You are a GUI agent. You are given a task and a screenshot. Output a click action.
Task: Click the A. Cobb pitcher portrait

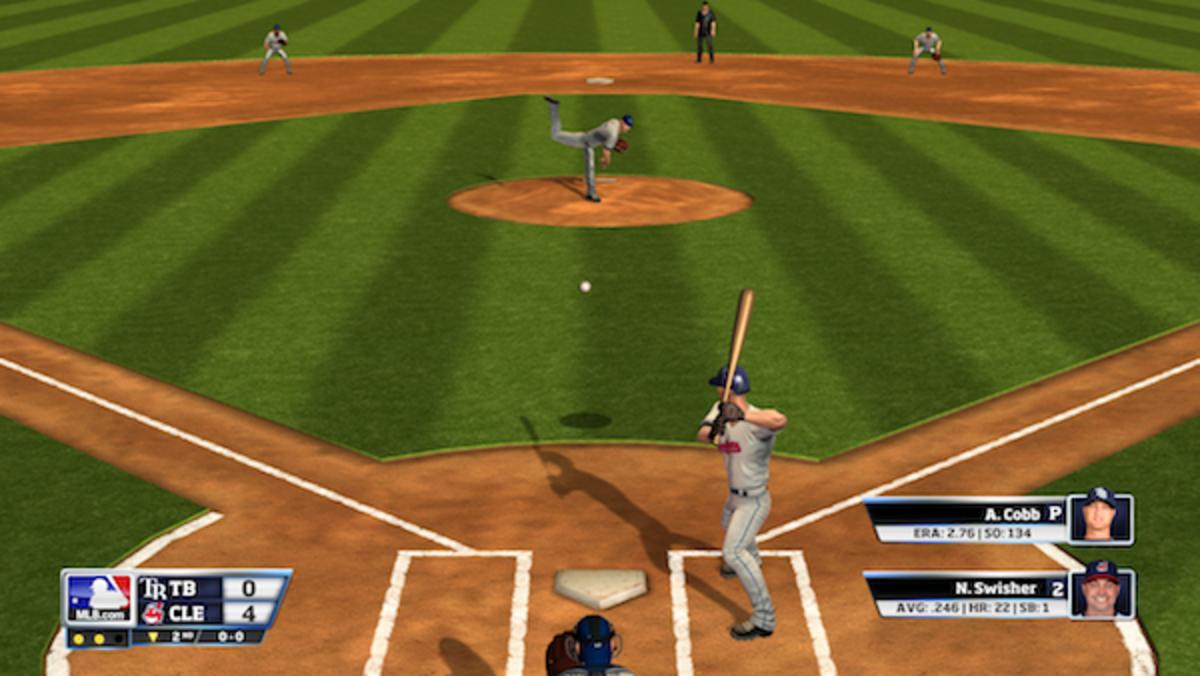point(1100,518)
